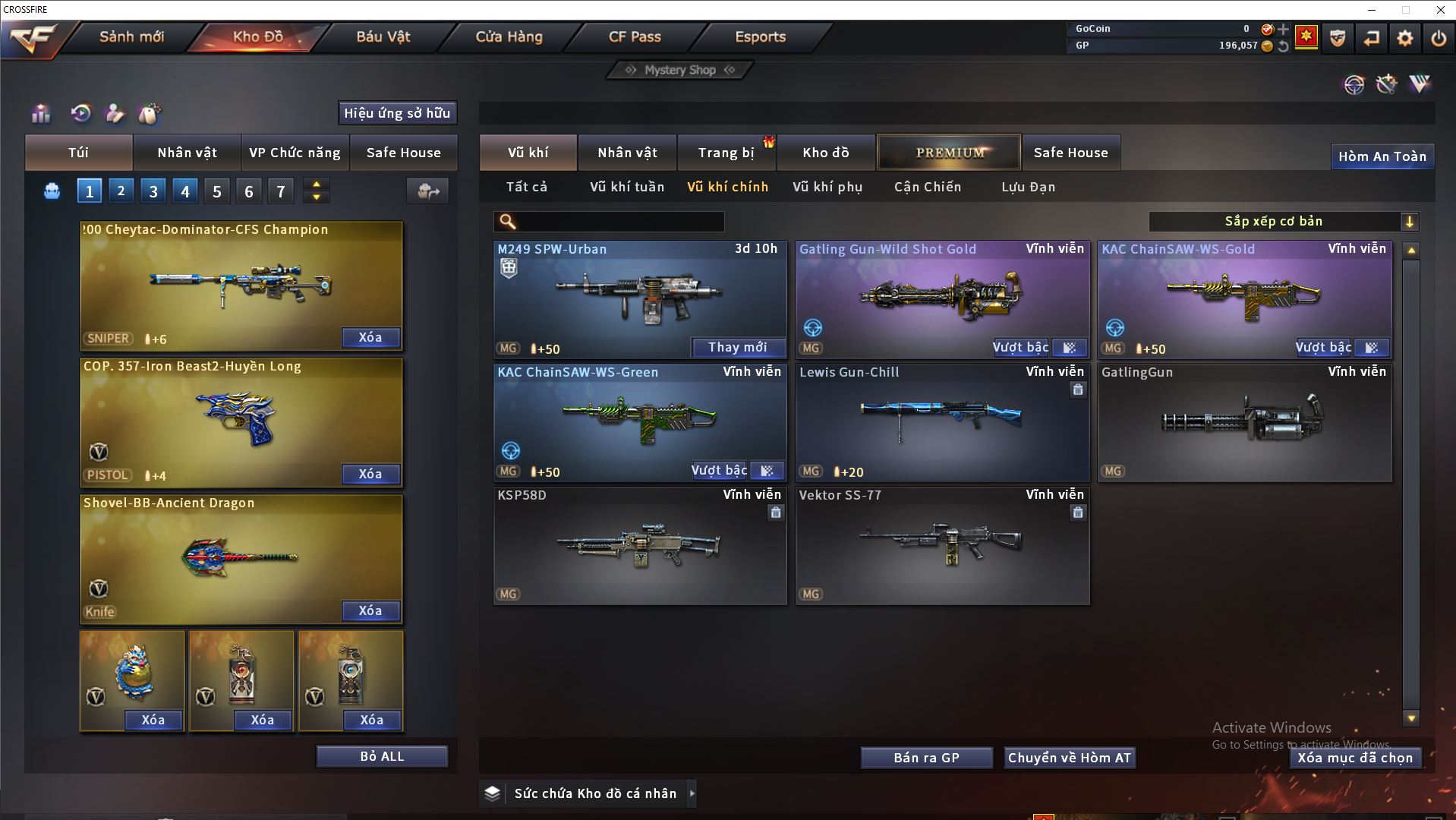1456x820 pixels.
Task: Remove the Cheytac-Dominator sniper with Xóa
Action: pyautogui.click(x=370, y=338)
